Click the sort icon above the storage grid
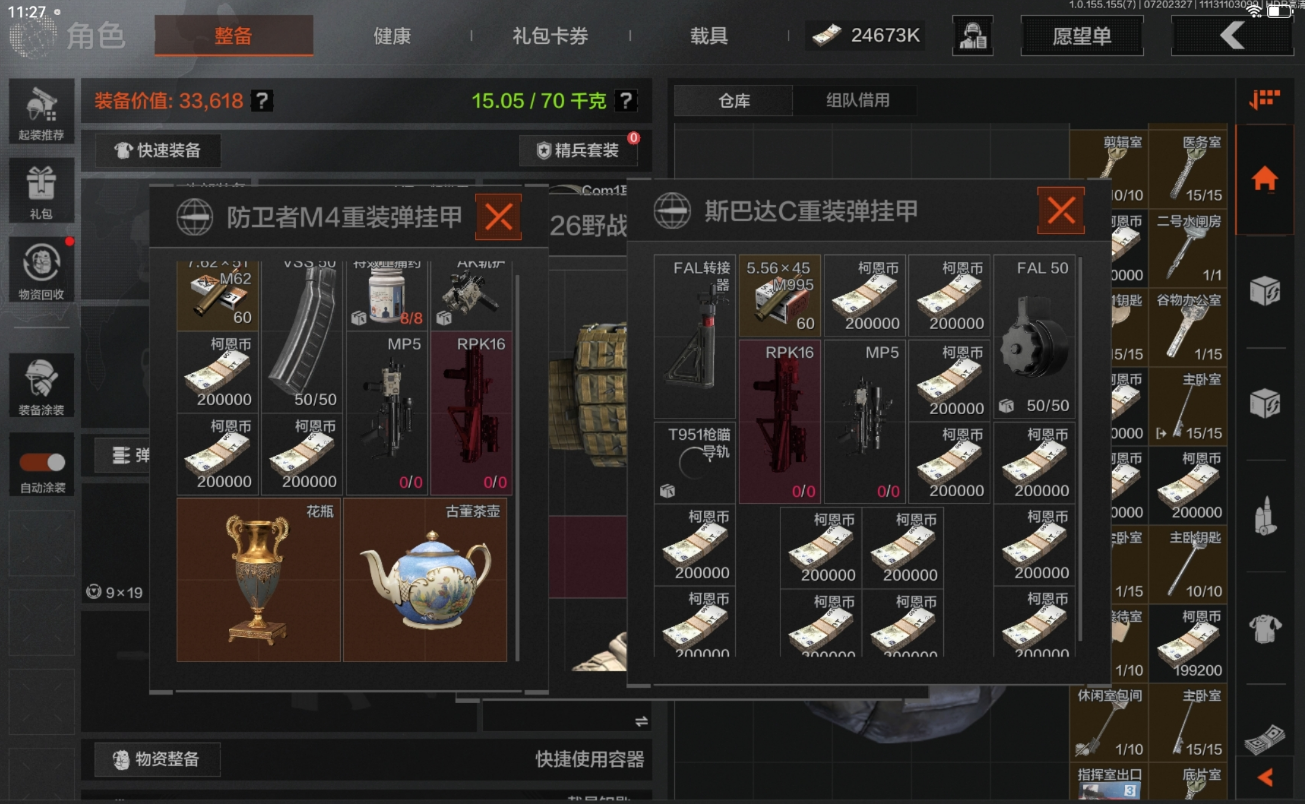Viewport: 1305px width, 804px height. 1263,98
